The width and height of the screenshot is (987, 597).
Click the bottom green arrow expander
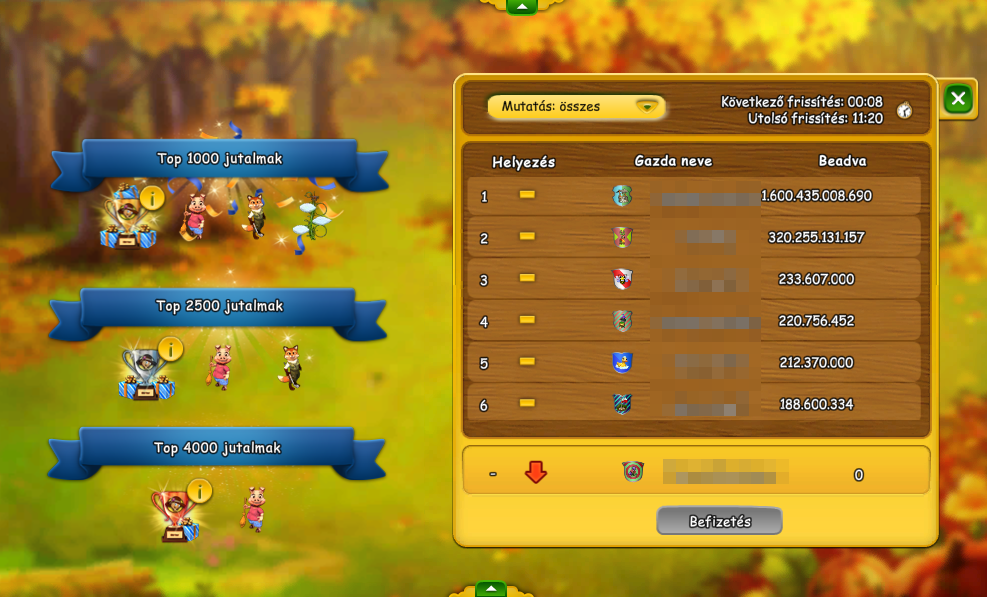[491, 589]
